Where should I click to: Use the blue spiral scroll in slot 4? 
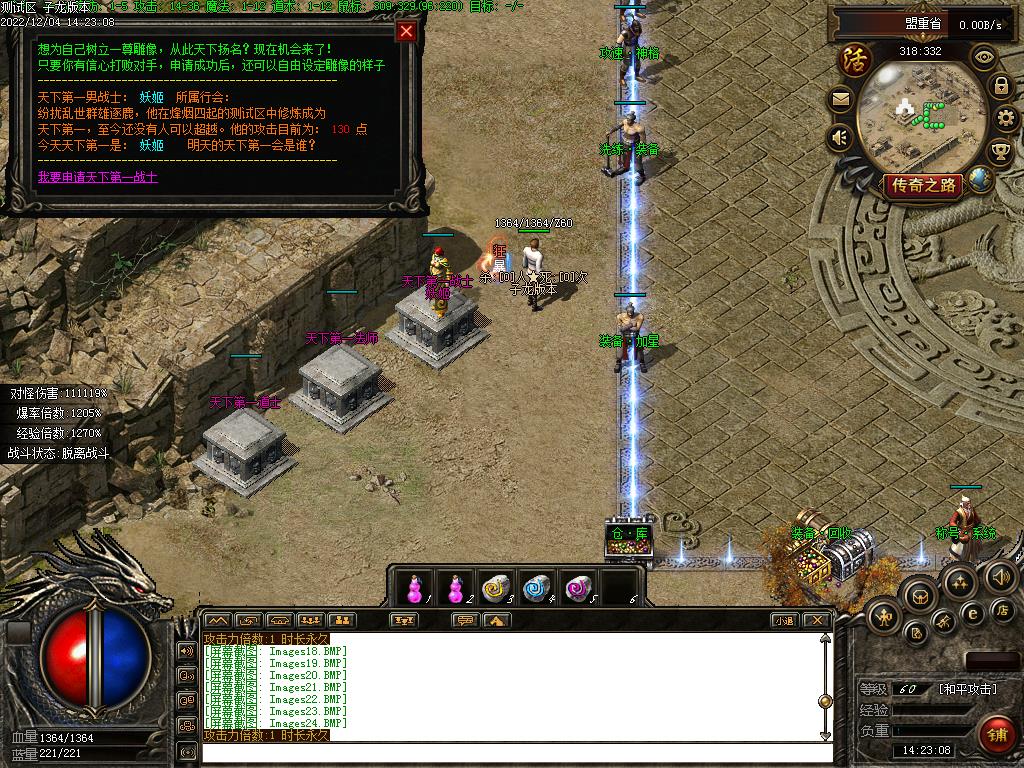(x=537, y=588)
